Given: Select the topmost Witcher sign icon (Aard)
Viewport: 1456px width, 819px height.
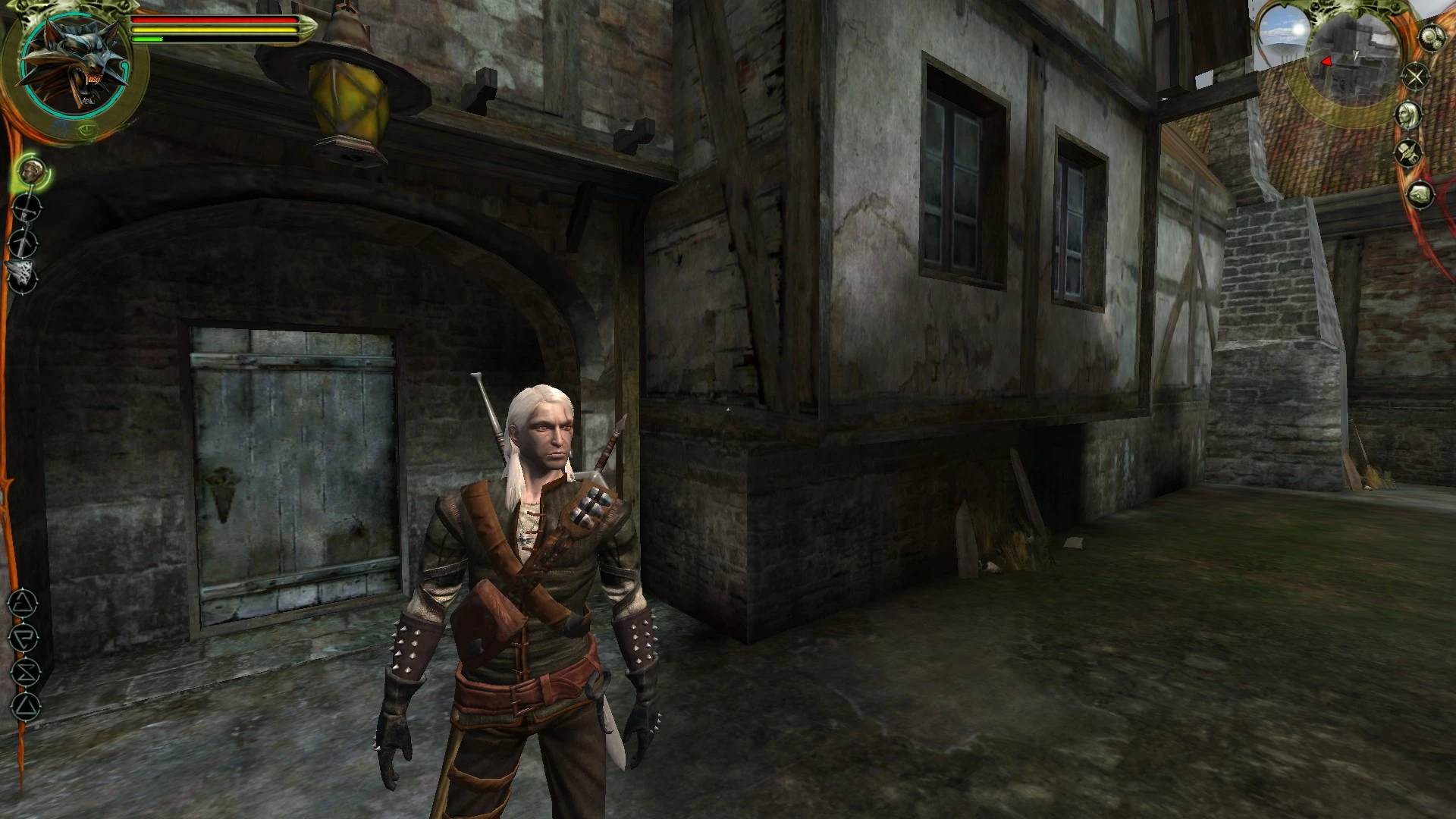Looking at the screenshot, I should coord(24,604).
